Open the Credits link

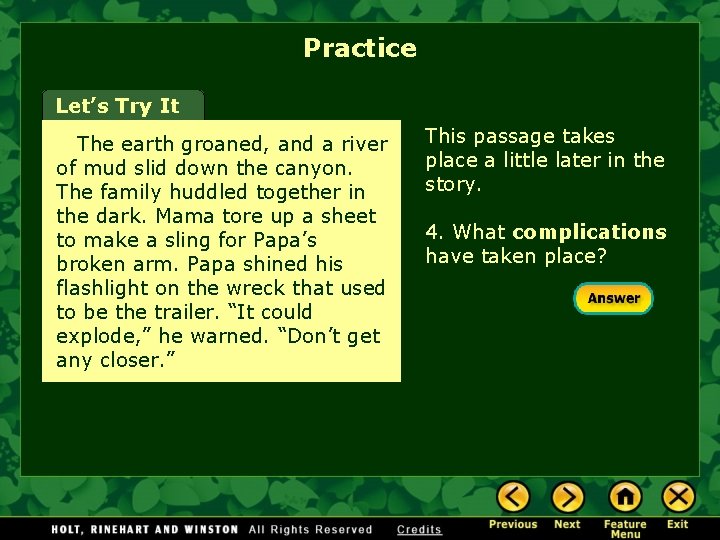419,529
